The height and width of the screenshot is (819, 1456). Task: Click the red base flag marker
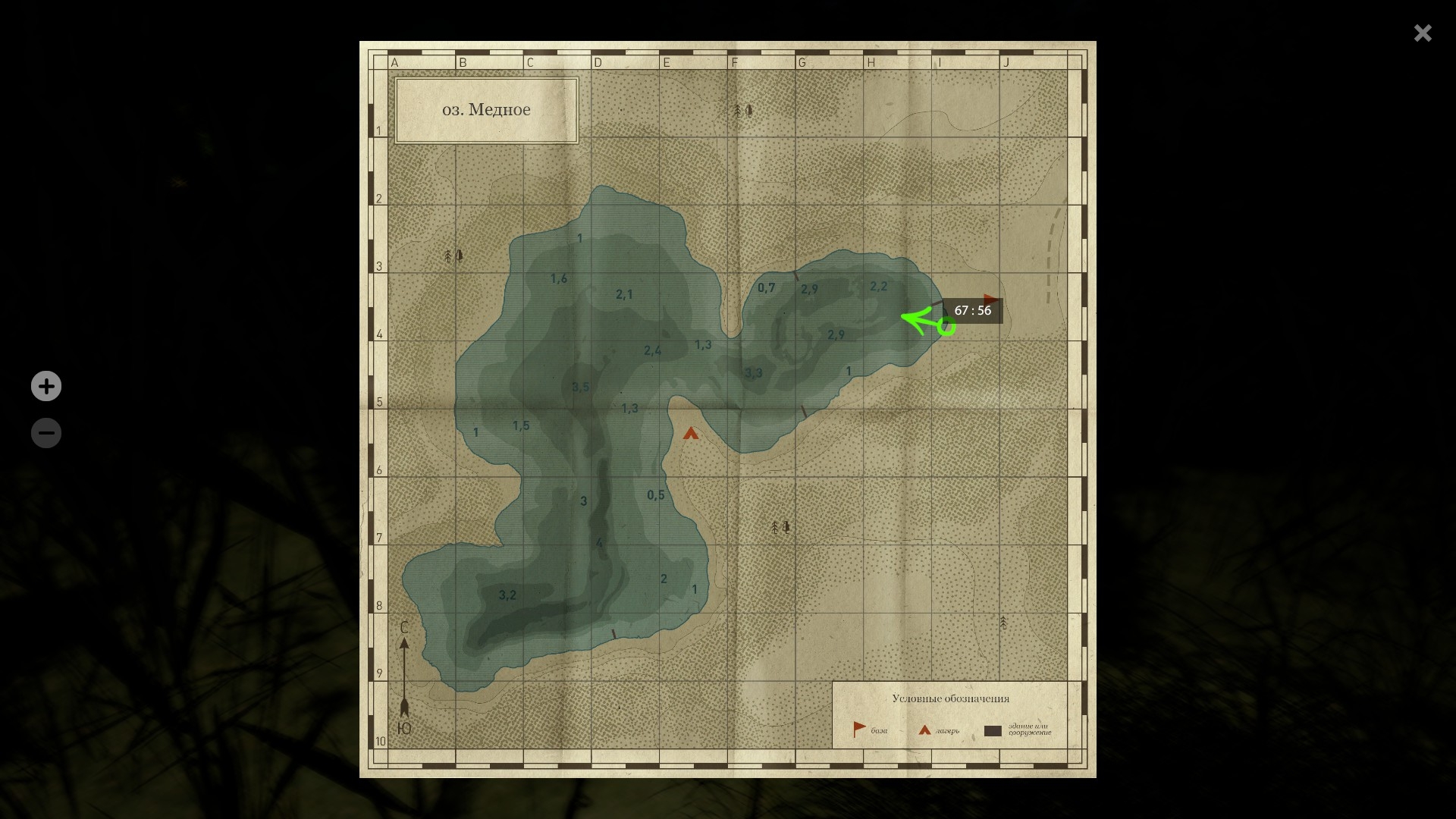(990, 300)
